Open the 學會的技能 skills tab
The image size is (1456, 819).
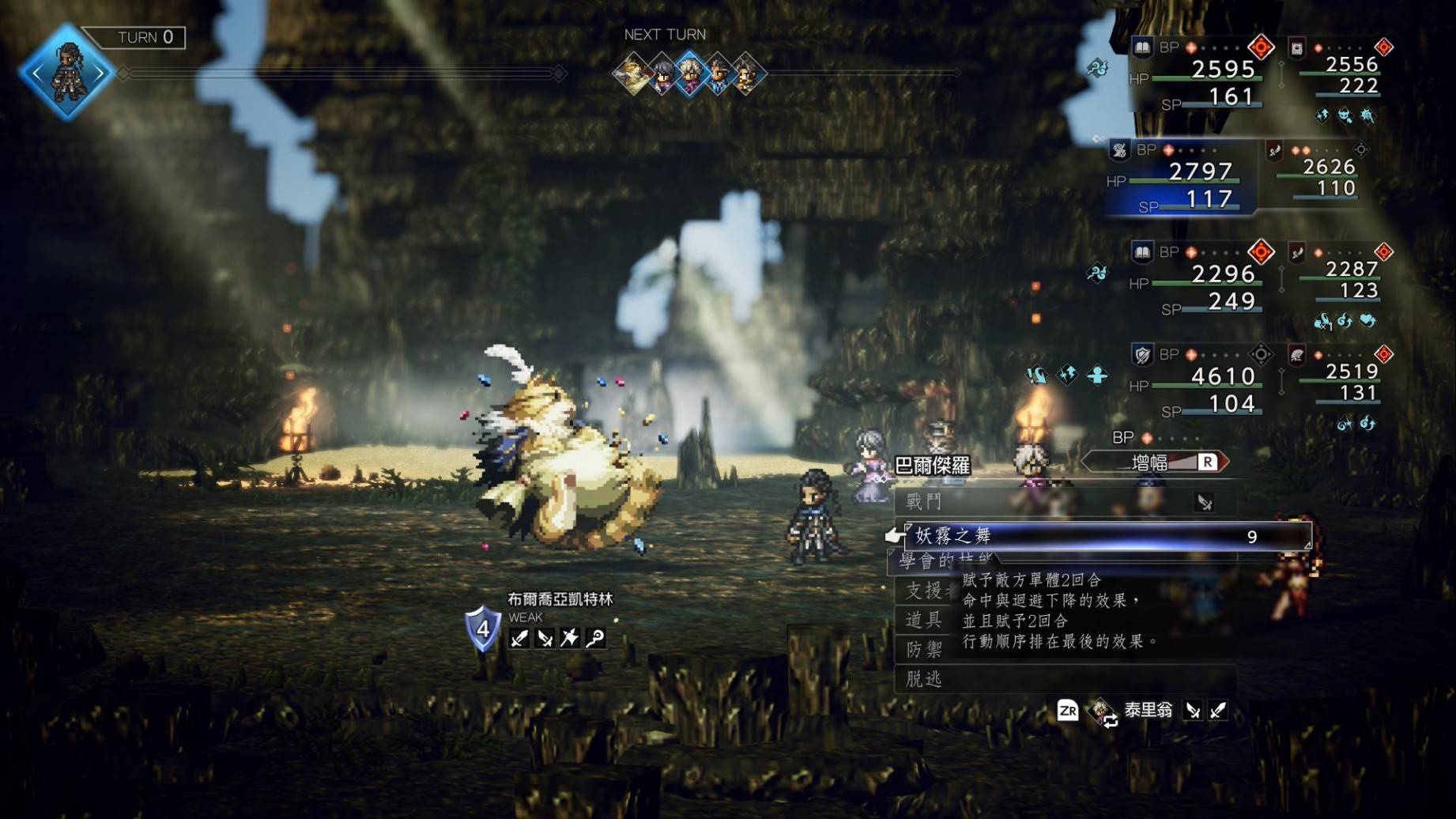pos(941,560)
